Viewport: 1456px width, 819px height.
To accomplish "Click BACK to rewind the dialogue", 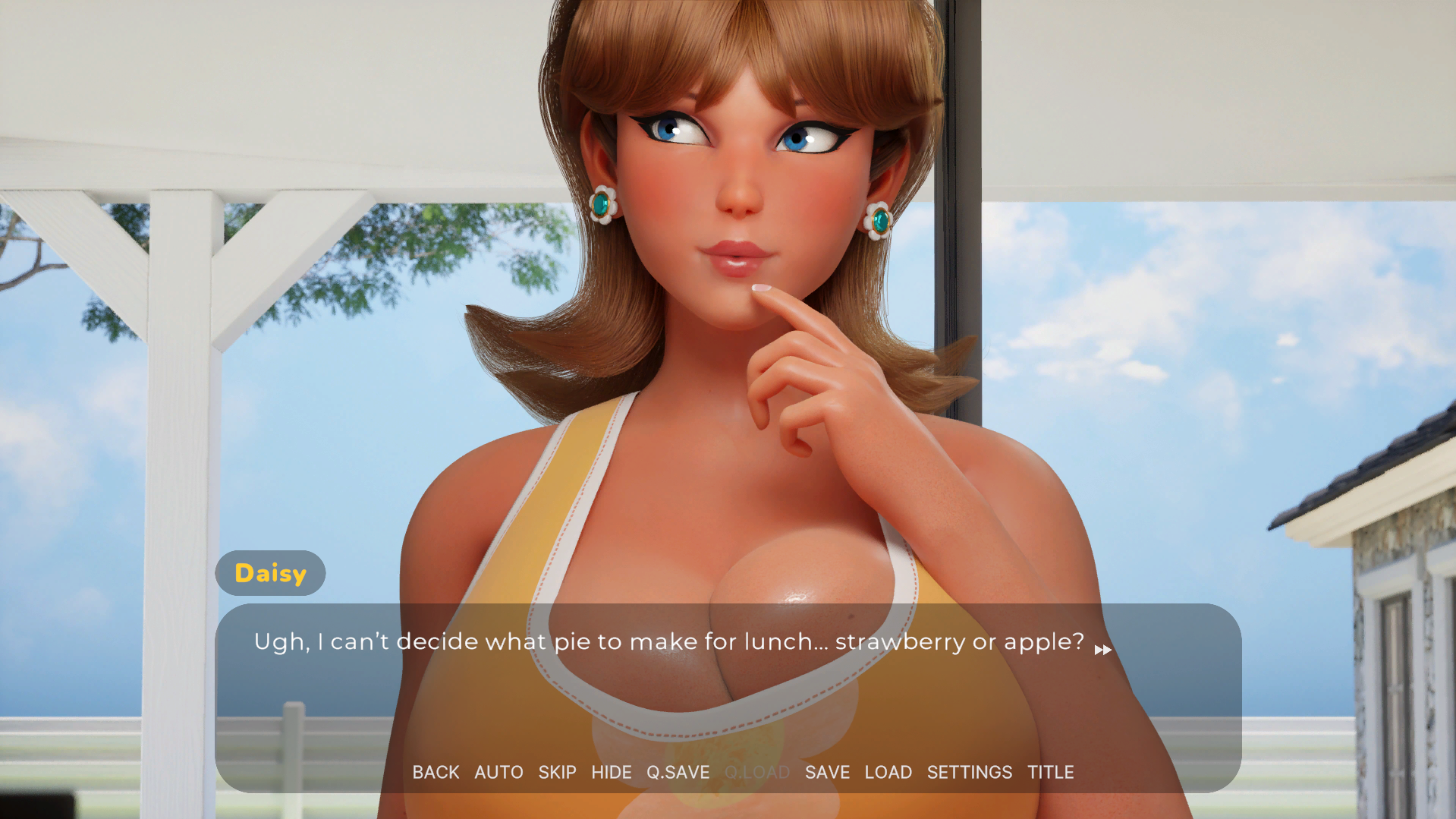I will 436,772.
